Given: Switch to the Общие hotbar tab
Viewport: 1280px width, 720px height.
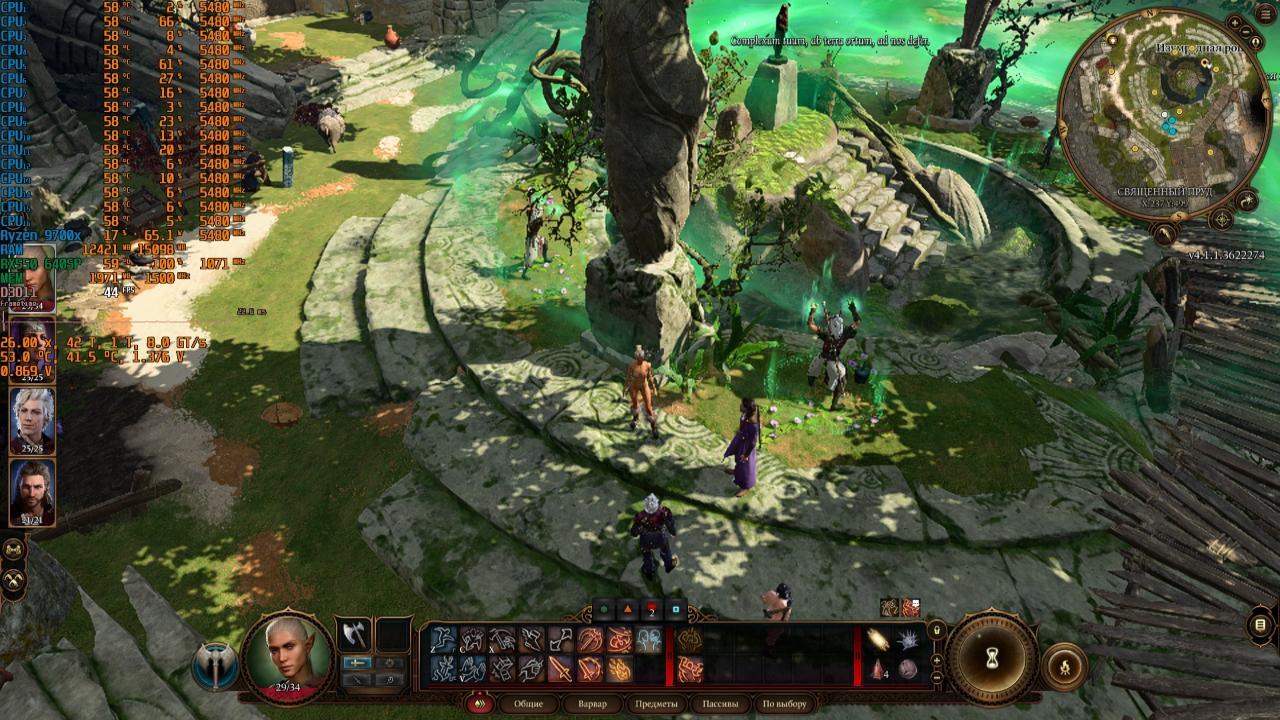Looking at the screenshot, I should tap(529, 704).
